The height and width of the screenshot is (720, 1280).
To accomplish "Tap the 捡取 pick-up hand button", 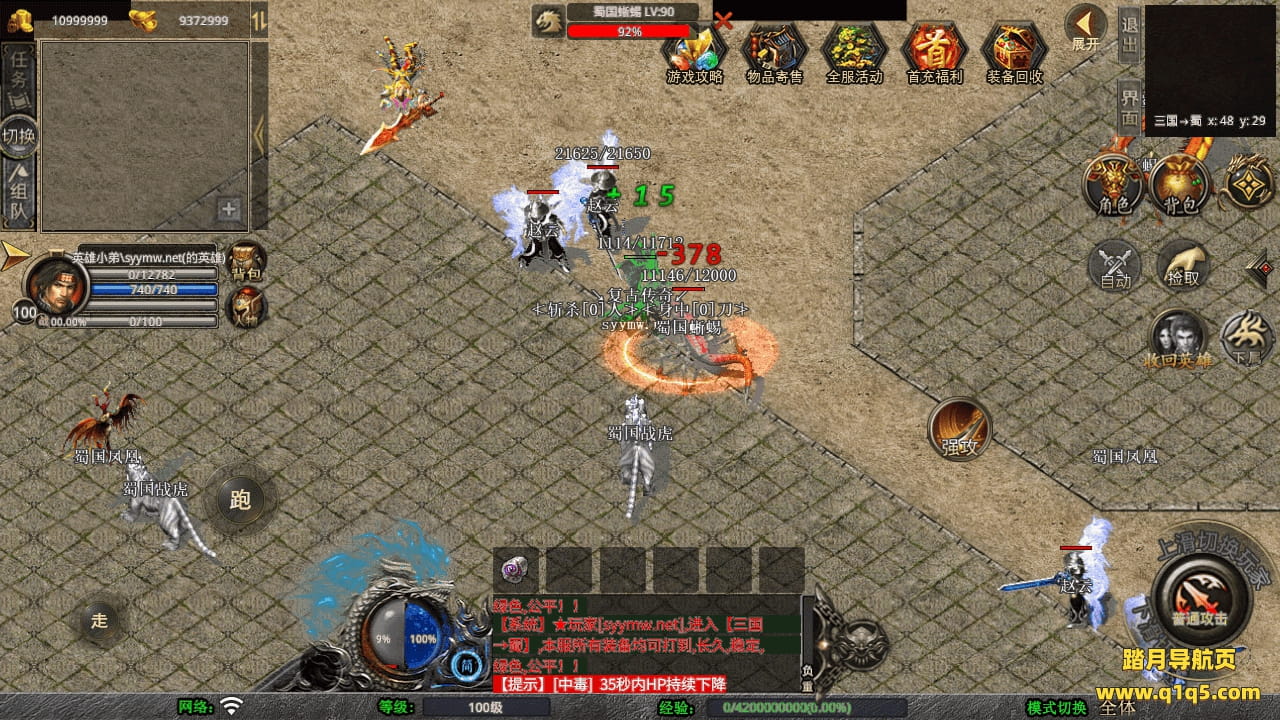I will (x=1183, y=266).
